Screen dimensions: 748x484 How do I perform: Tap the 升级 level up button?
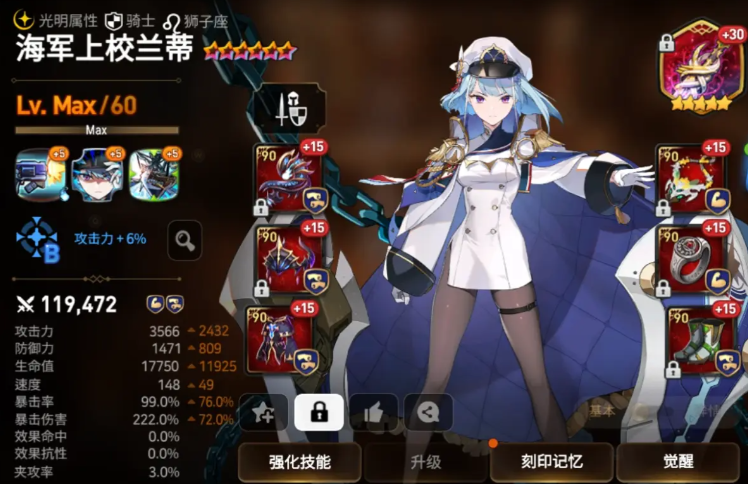[x=425, y=463]
